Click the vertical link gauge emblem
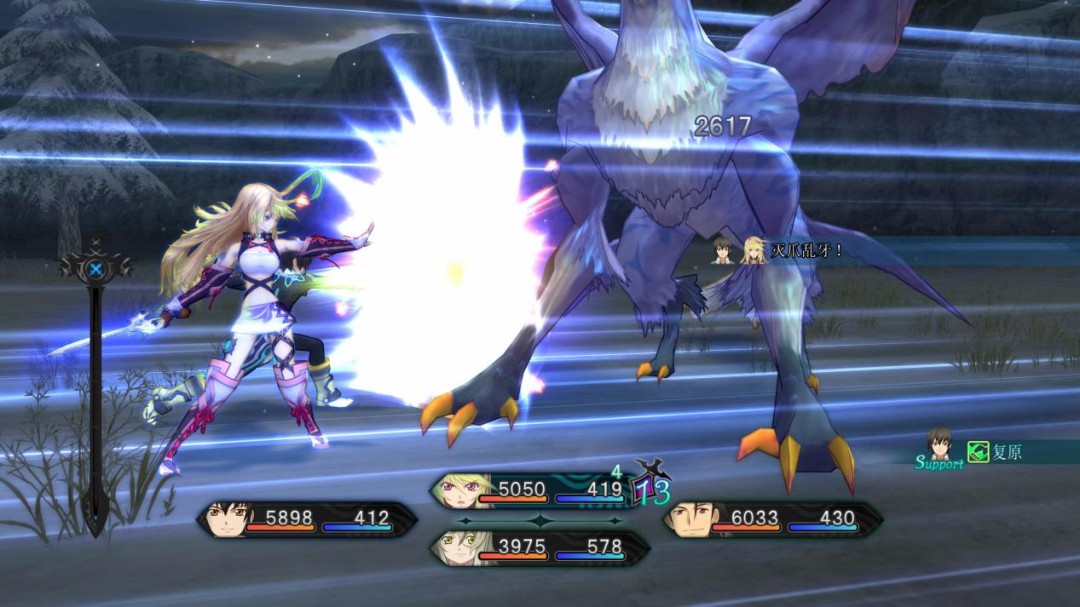1080x607 pixels. pyautogui.click(x=95, y=268)
